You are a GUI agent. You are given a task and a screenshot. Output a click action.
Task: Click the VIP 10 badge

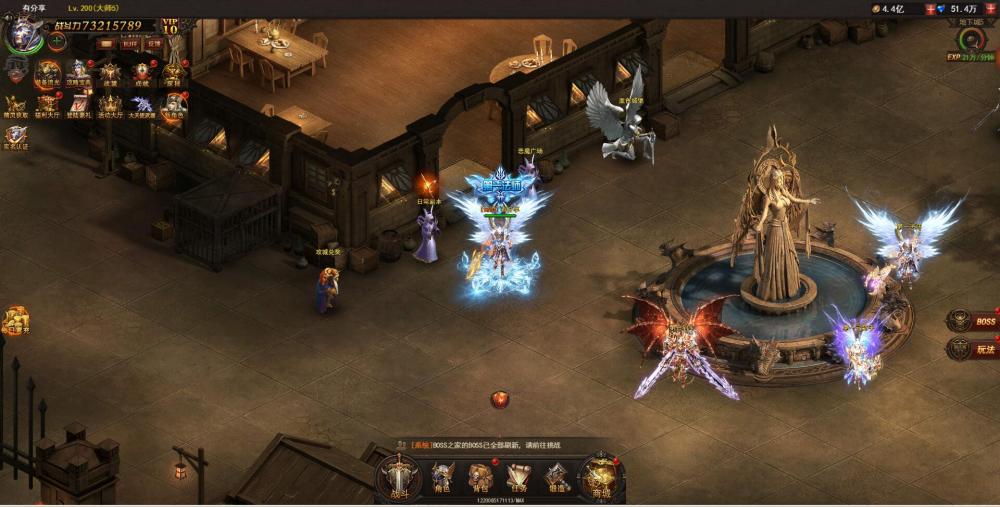170,26
